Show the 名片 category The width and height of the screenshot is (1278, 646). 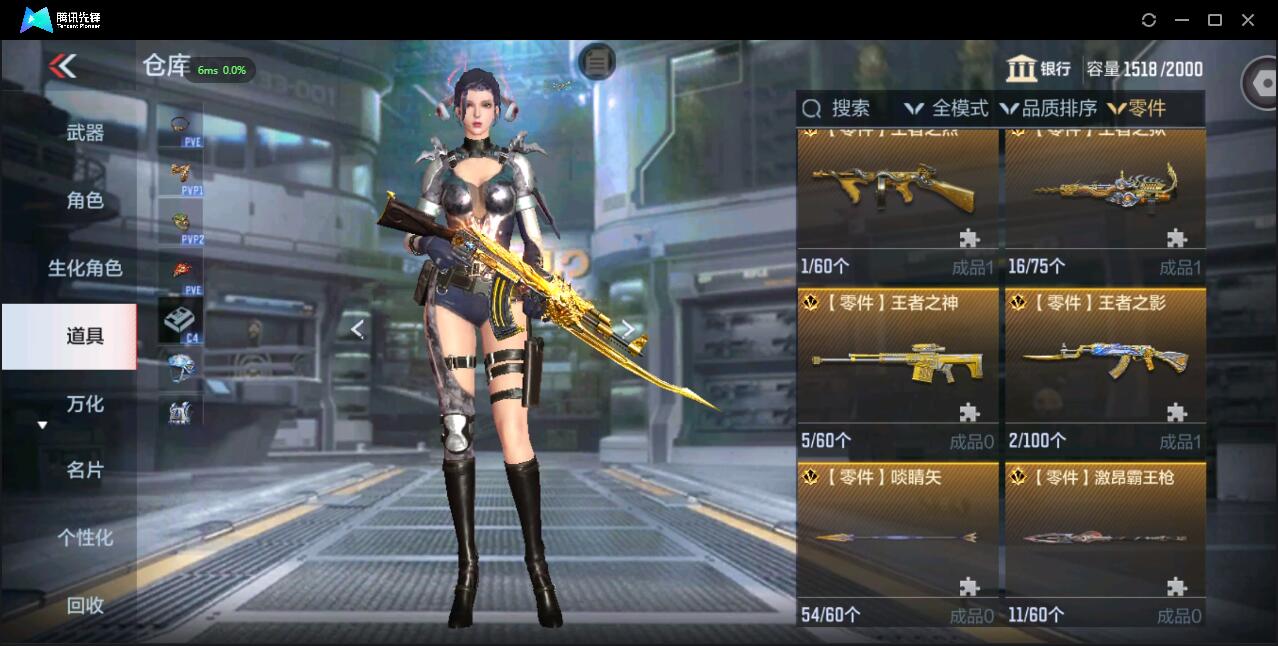tap(85, 470)
